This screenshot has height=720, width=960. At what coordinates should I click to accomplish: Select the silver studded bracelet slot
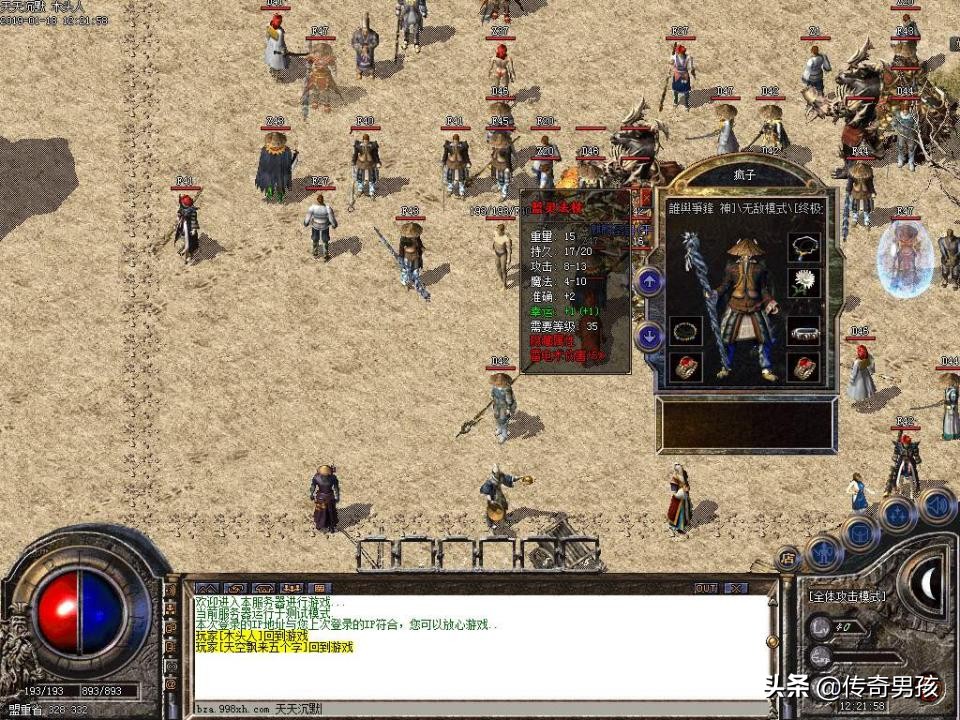click(x=804, y=331)
